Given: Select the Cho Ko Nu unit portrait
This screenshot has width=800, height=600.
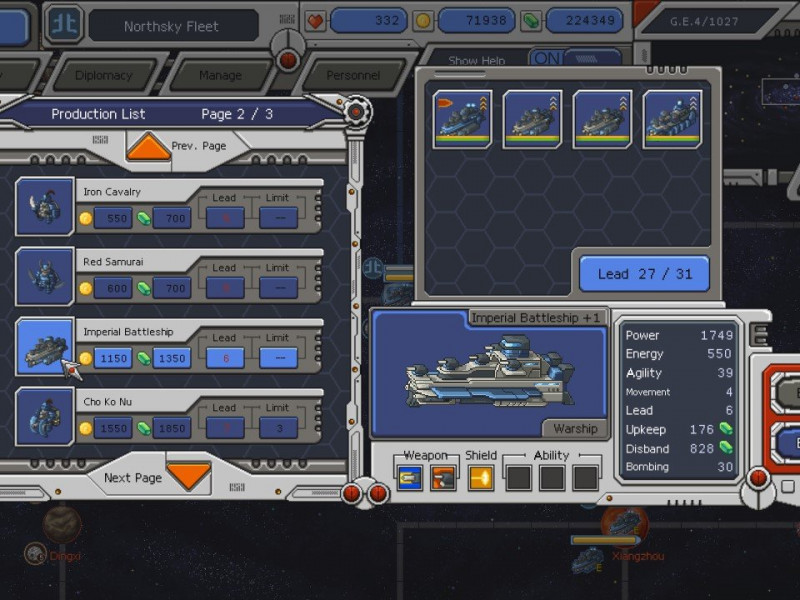Looking at the screenshot, I should (45, 416).
